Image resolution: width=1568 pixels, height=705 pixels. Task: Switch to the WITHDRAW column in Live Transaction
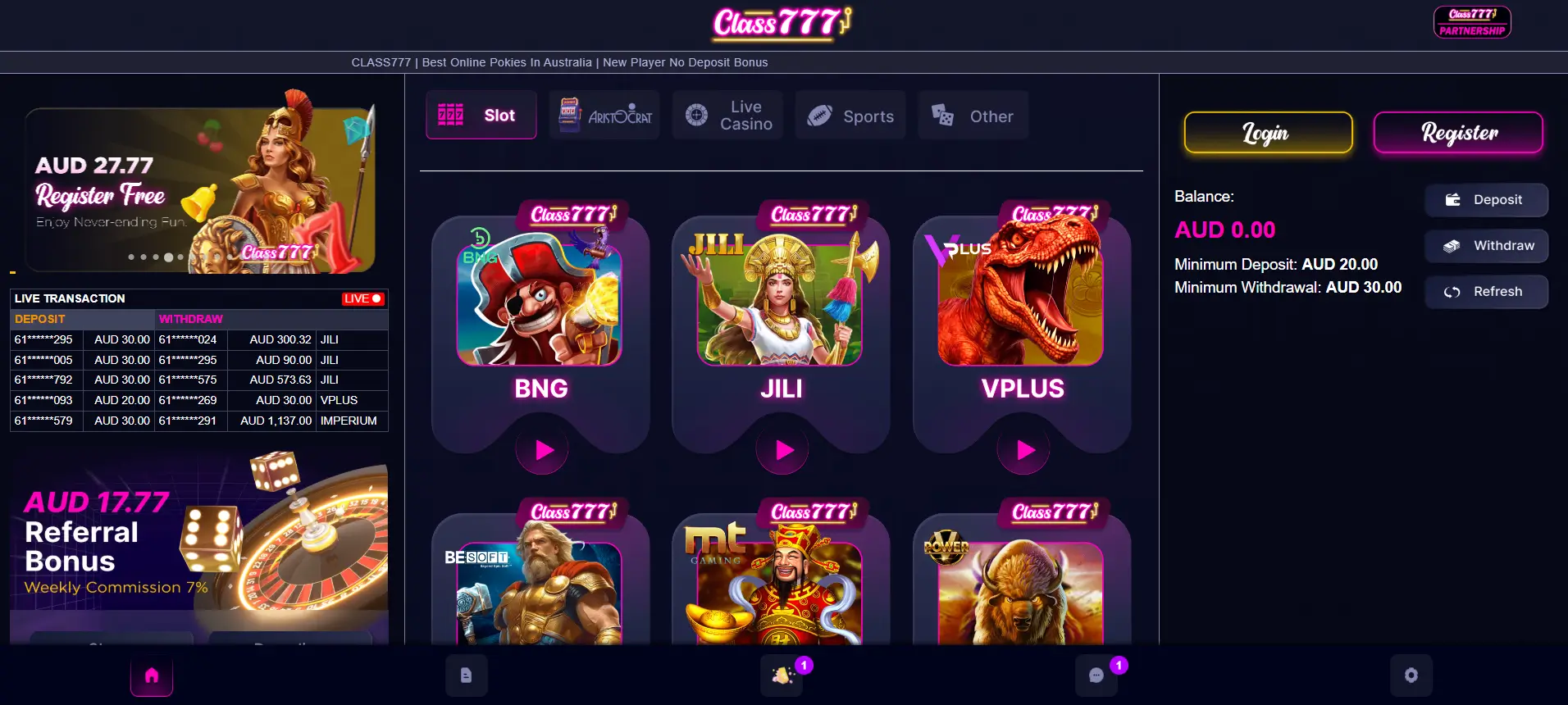190,319
